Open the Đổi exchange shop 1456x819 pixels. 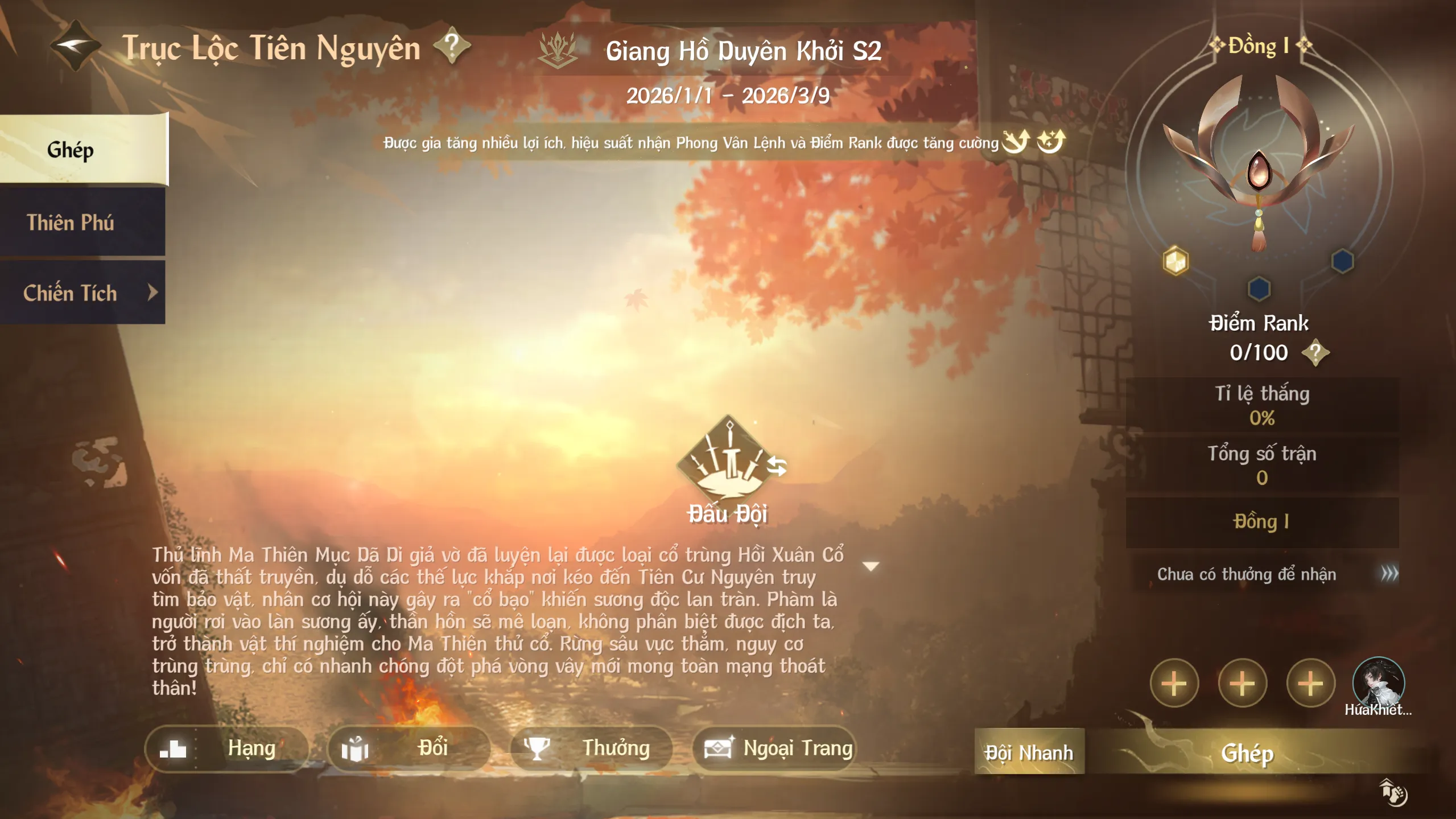click(409, 748)
